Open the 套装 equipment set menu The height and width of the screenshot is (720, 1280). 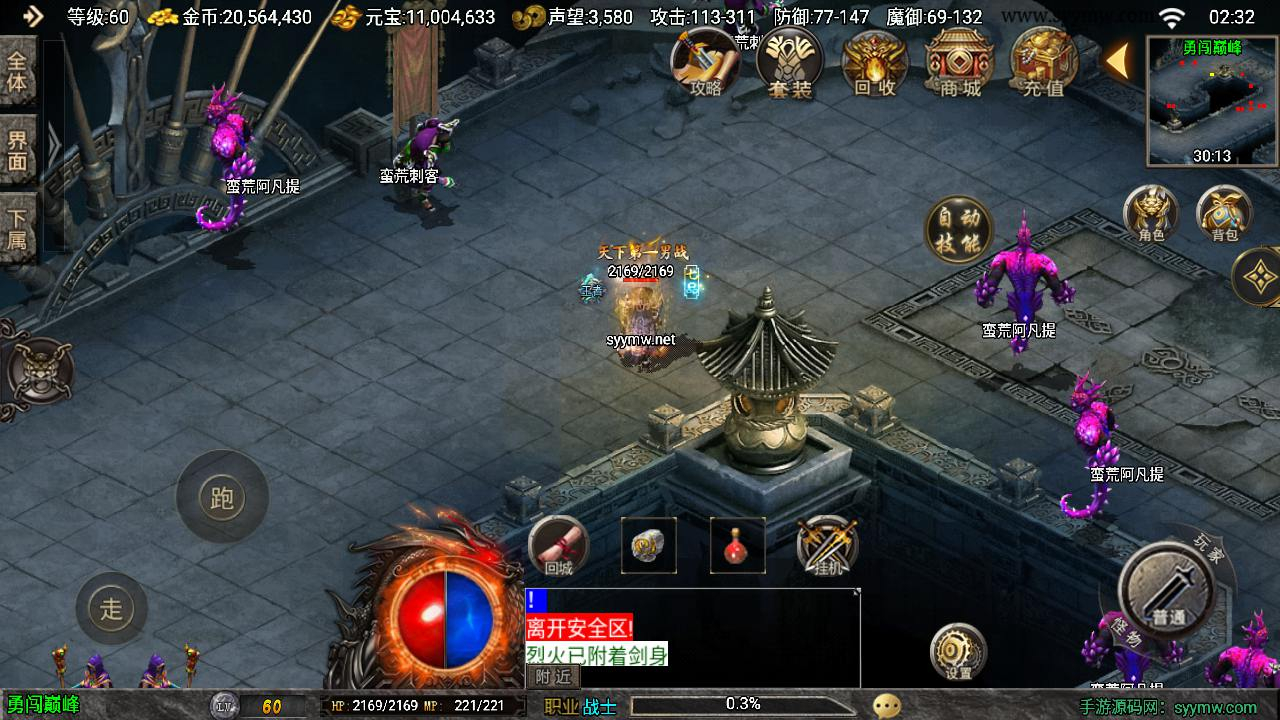pyautogui.click(x=789, y=63)
